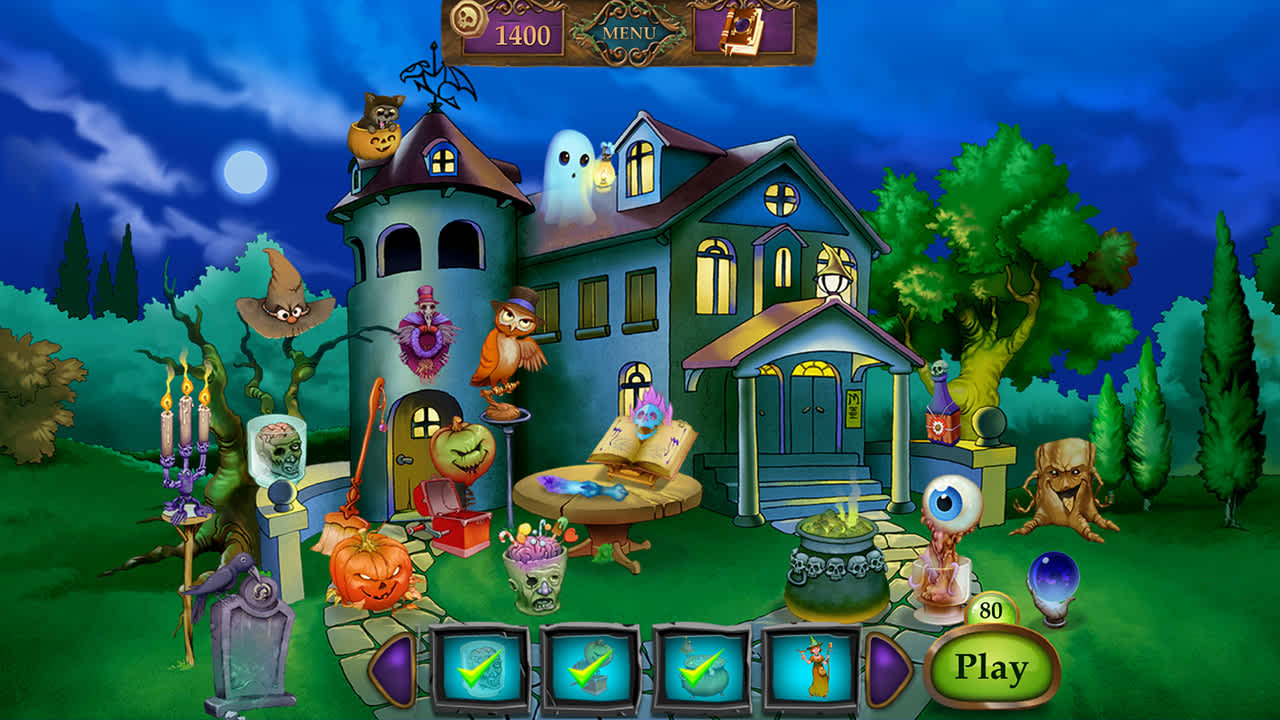
Task: Toggle the checkmark on the cauldron level
Action: pyautogui.click(x=701, y=666)
